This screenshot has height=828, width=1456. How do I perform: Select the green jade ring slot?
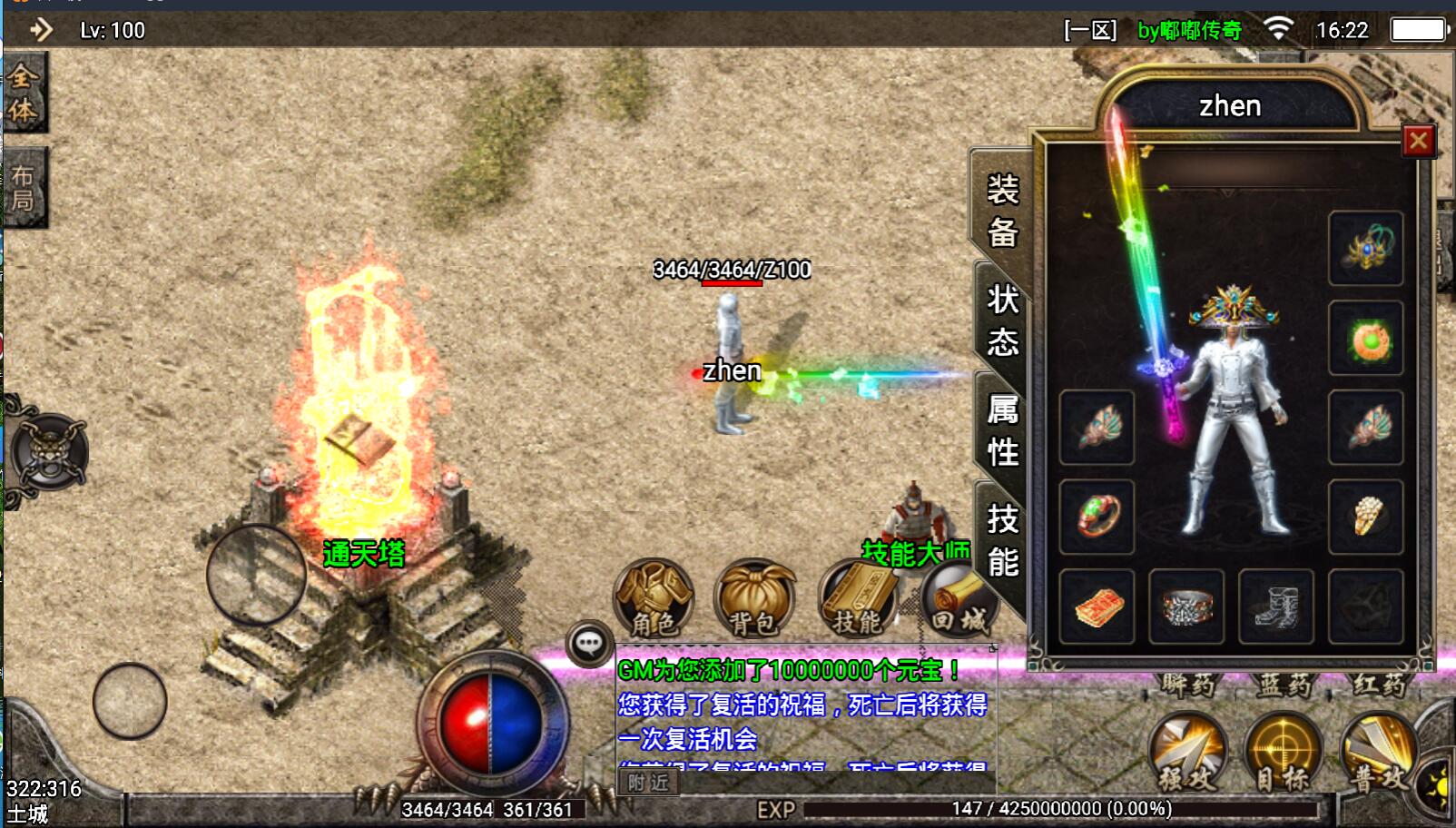1097,517
